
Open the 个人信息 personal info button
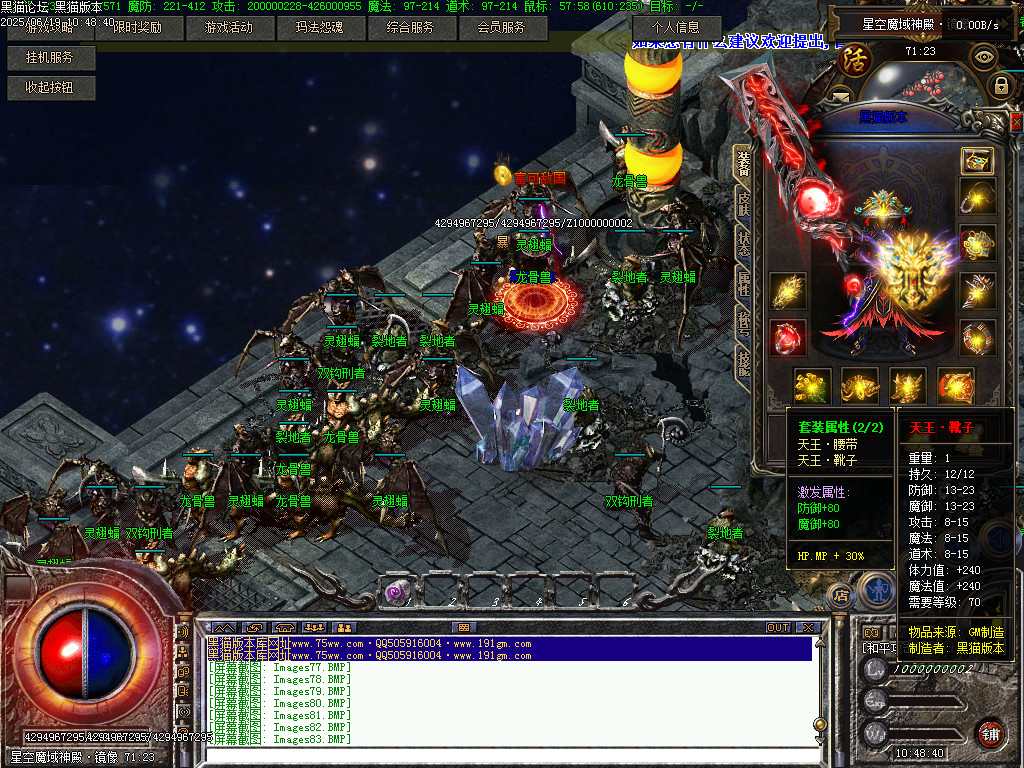[x=675, y=28]
